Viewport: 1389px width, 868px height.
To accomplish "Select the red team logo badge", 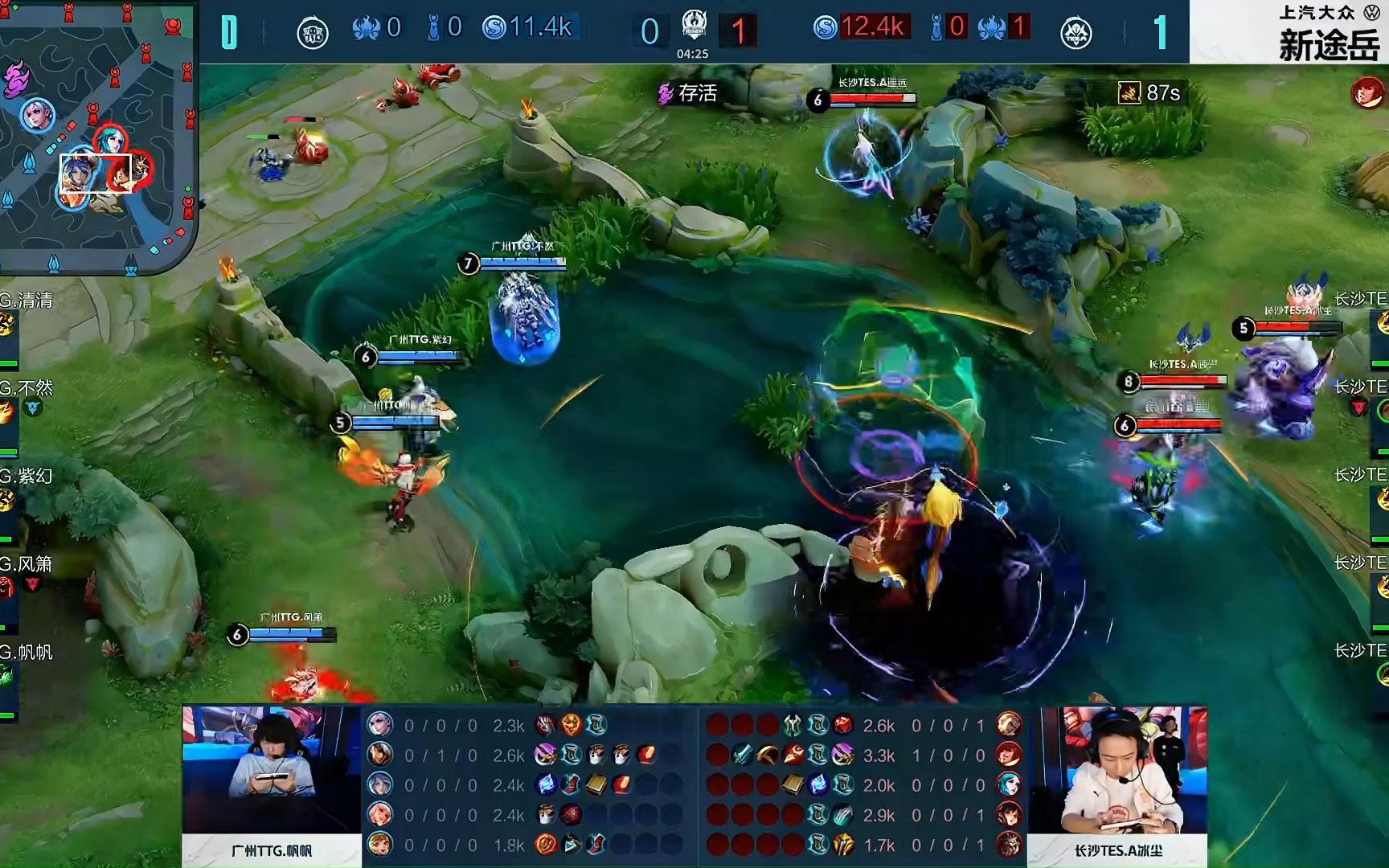I will tap(1076, 33).
